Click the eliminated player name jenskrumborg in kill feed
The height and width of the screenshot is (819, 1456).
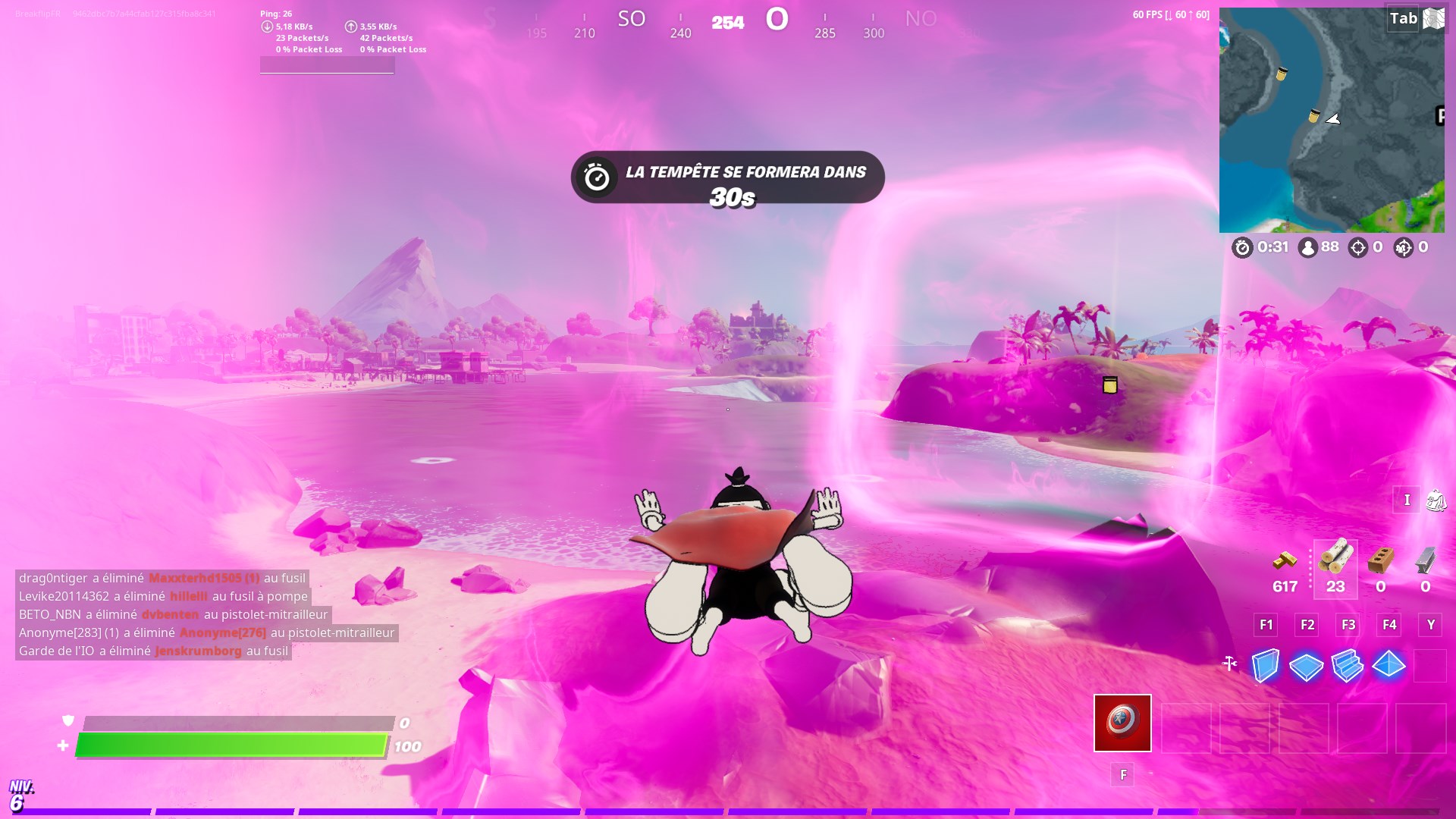pos(198,651)
